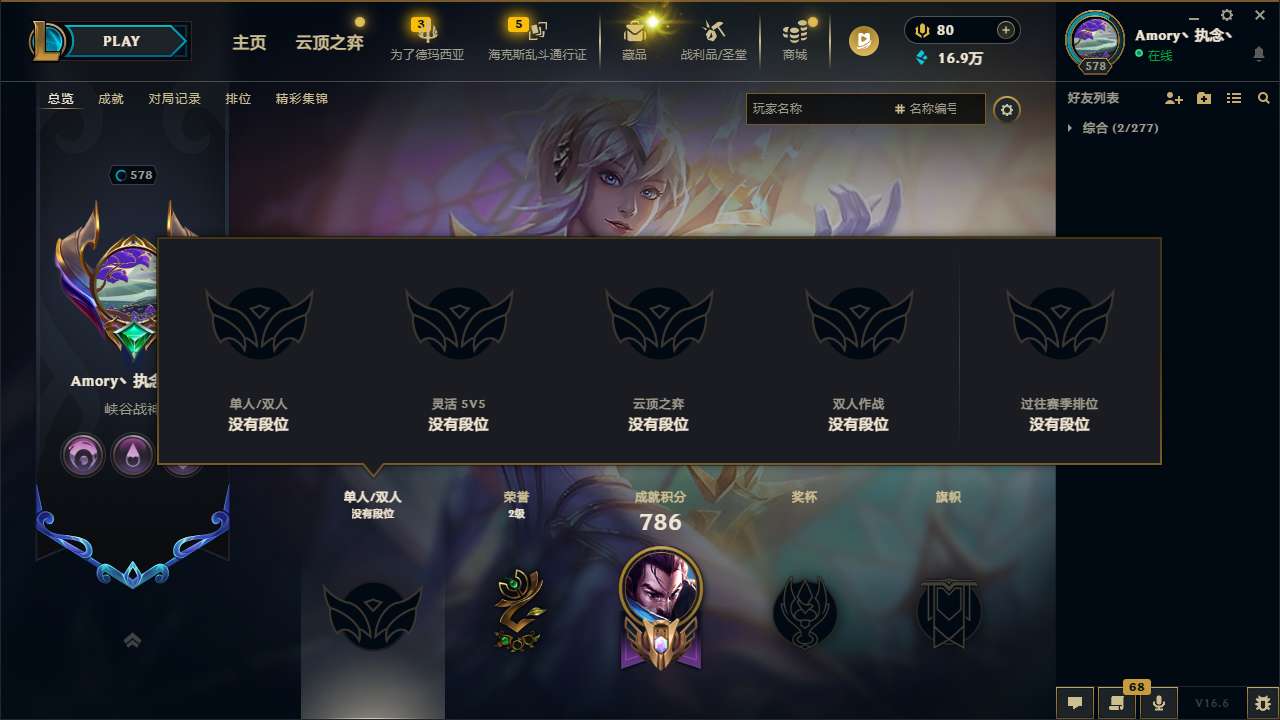This screenshot has height=720, width=1280.
Task: Collapse the profile sidebar with the chevron
Action: point(132,640)
